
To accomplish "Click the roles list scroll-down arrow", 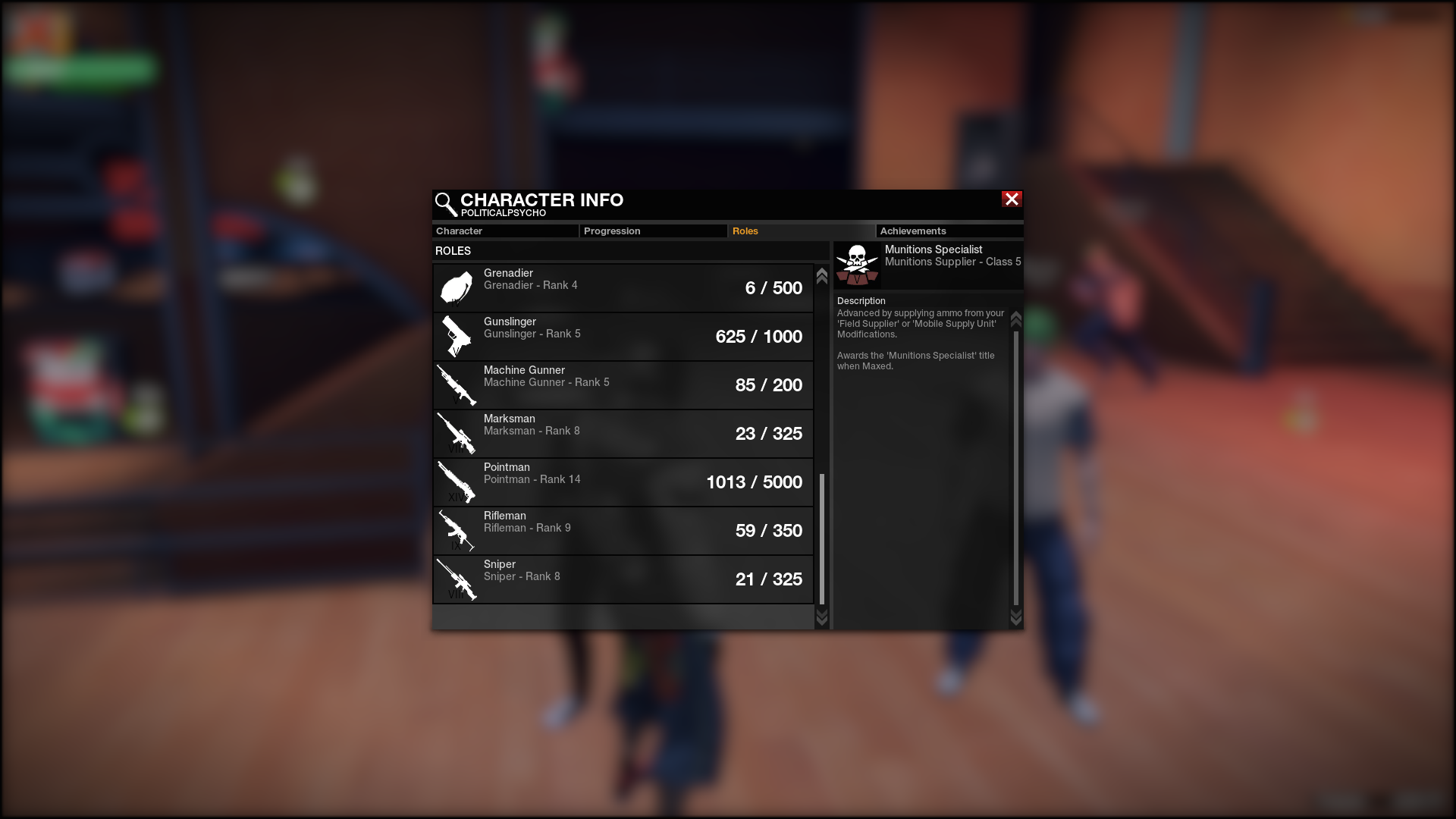I will [x=821, y=618].
